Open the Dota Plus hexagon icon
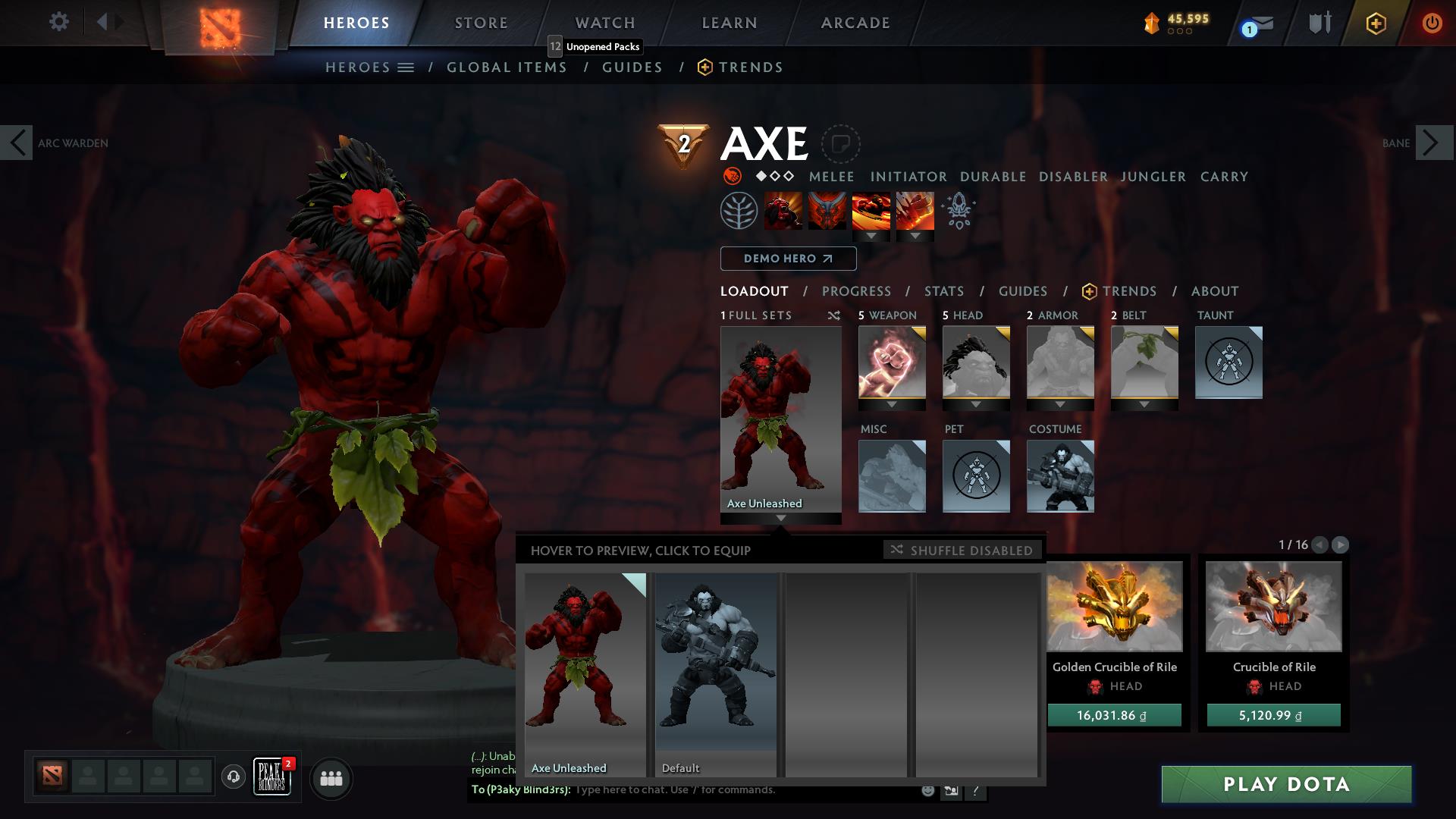The image size is (1456, 819). coord(1378,23)
